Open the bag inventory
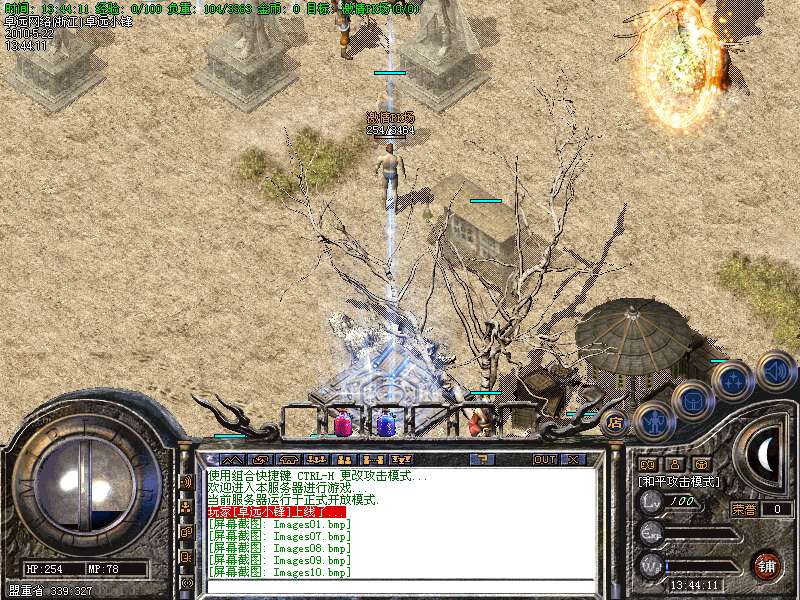Image resolution: width=800 pixels, height=600 pixels. [x=692, y=401]
